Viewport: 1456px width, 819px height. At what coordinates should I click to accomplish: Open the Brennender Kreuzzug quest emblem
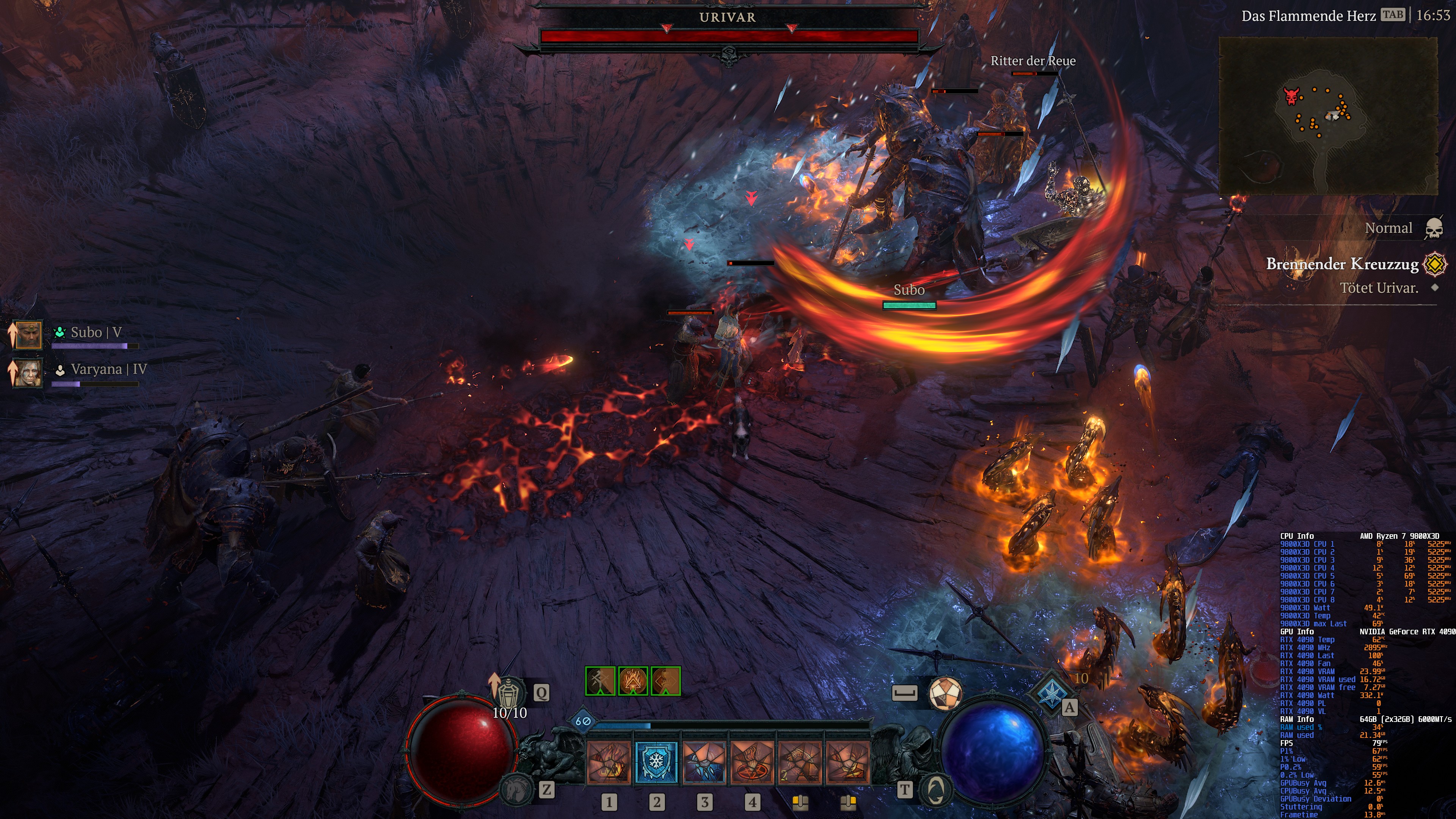tap(1435, 265)
